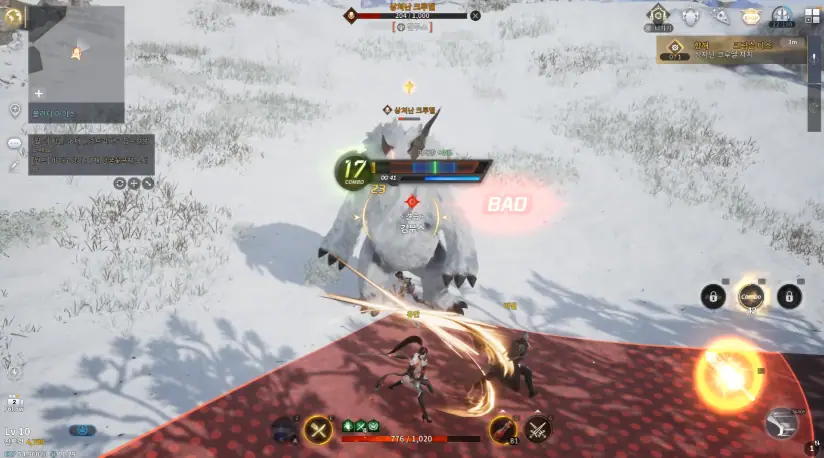824x458 pixels.
Task: Trigger the large glowing orange attack button
Action: tap(728, 375)
